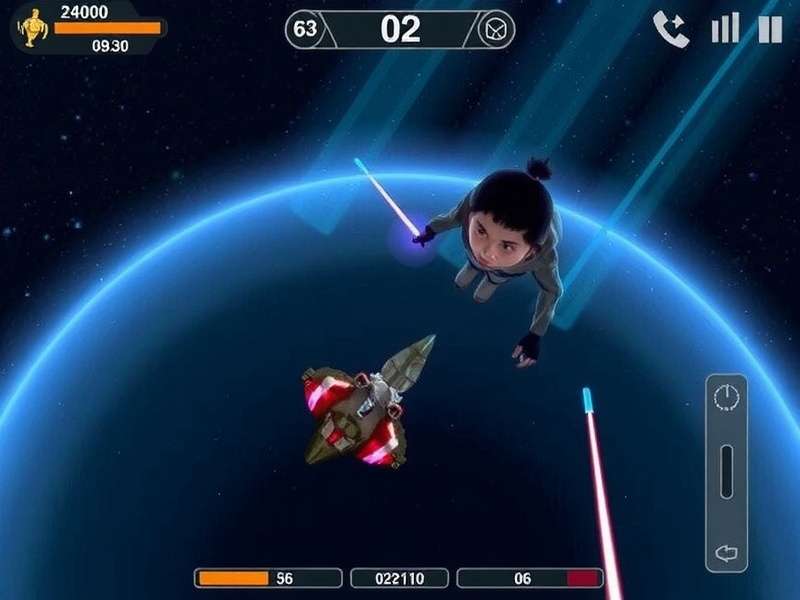Tap the phone call icon
Image resolution: width=800 pixels, height=600 pixels.
point(671,29)
